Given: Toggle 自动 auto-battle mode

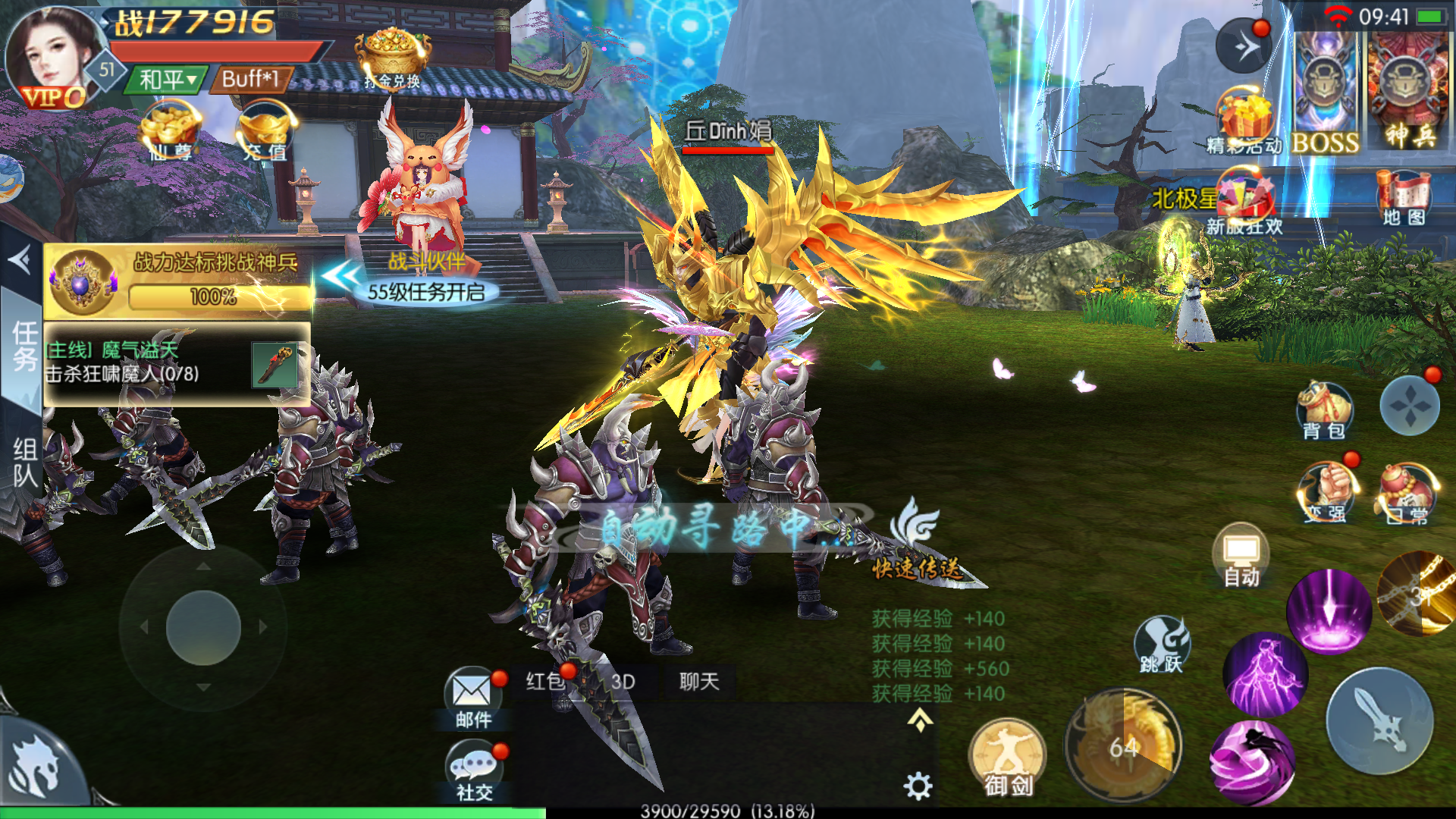Looking at the screenshot, I should coord(1241,557).
